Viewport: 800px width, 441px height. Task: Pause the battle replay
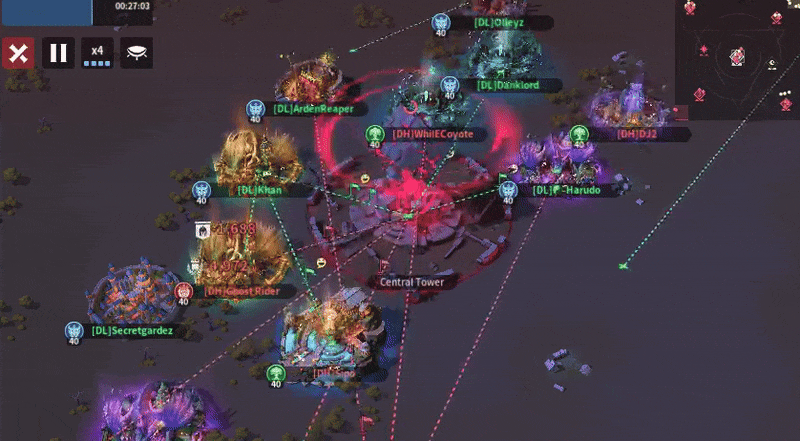[58, 53]
